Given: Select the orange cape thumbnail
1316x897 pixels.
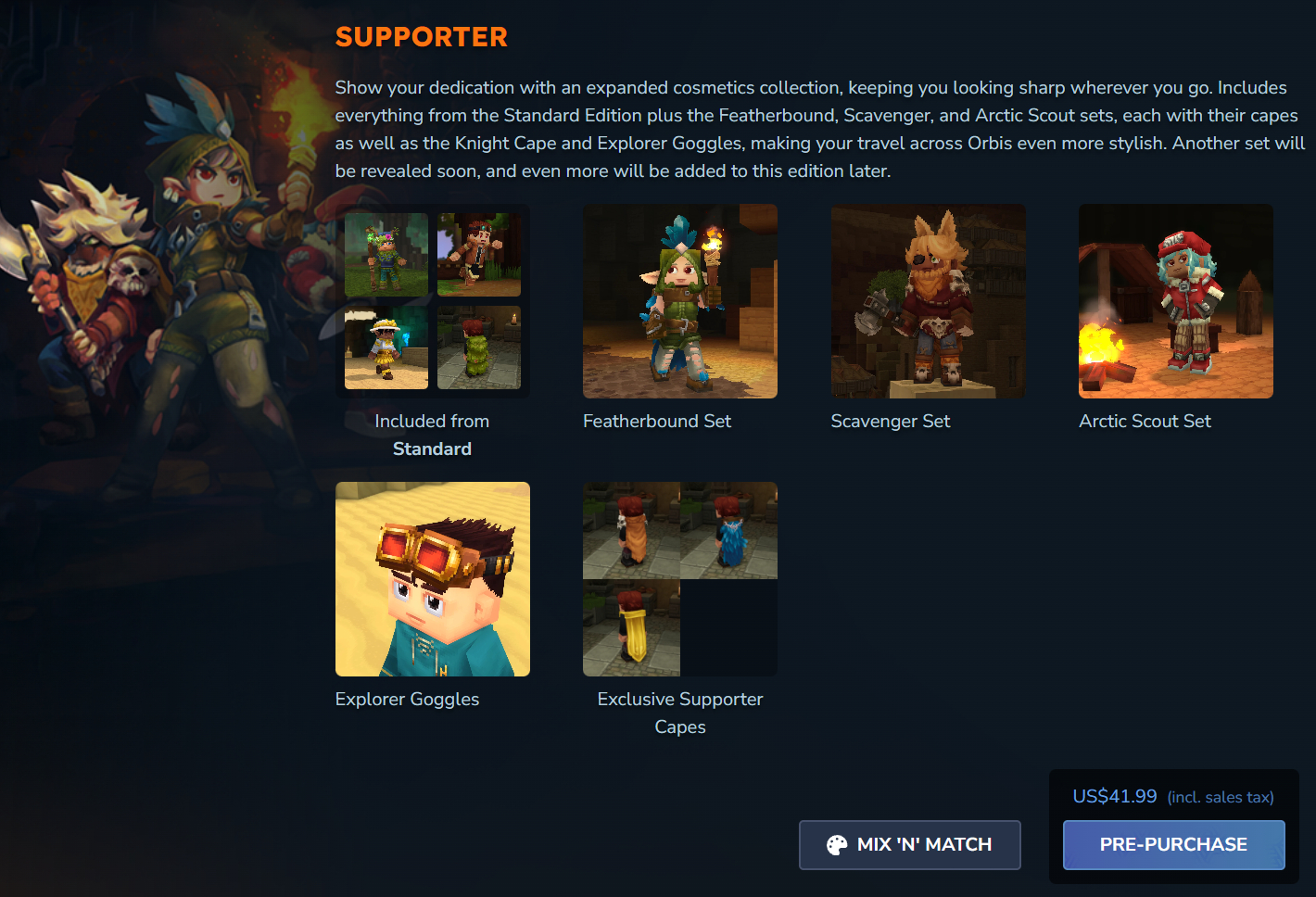Looking at the screenshot, I should [x=631, y=530].
